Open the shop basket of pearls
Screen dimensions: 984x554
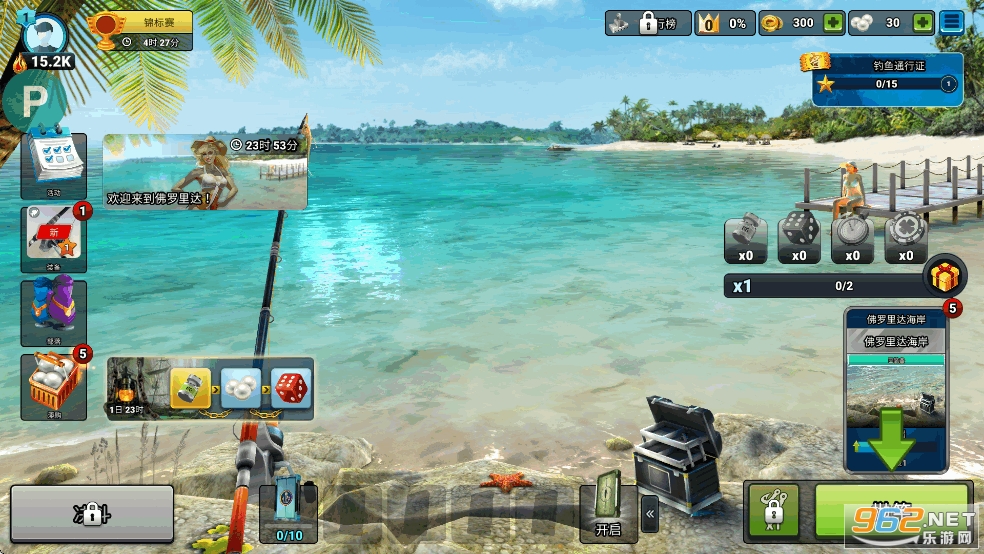pos(54,386)
